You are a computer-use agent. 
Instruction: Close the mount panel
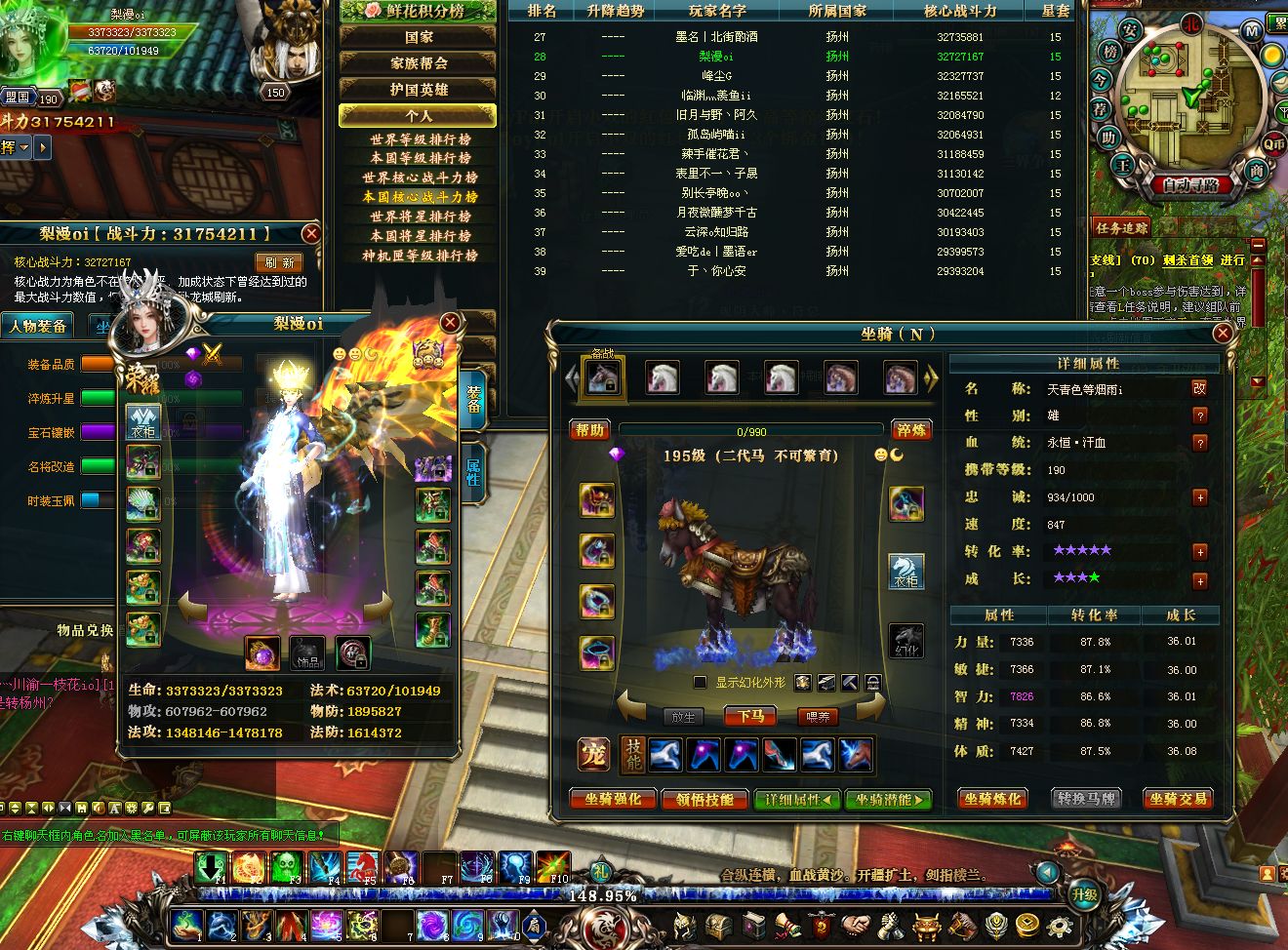[1223, 334]
